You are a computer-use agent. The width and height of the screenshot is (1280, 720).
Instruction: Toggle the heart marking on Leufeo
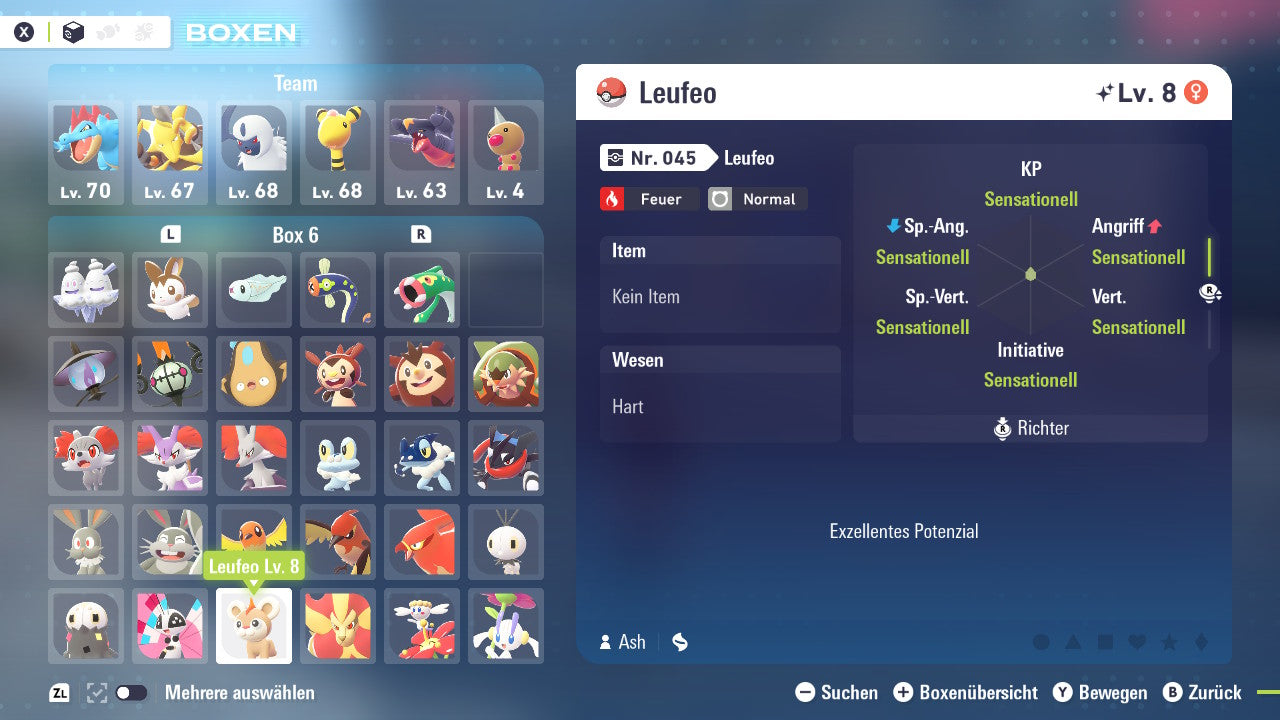pos(1136,642)
